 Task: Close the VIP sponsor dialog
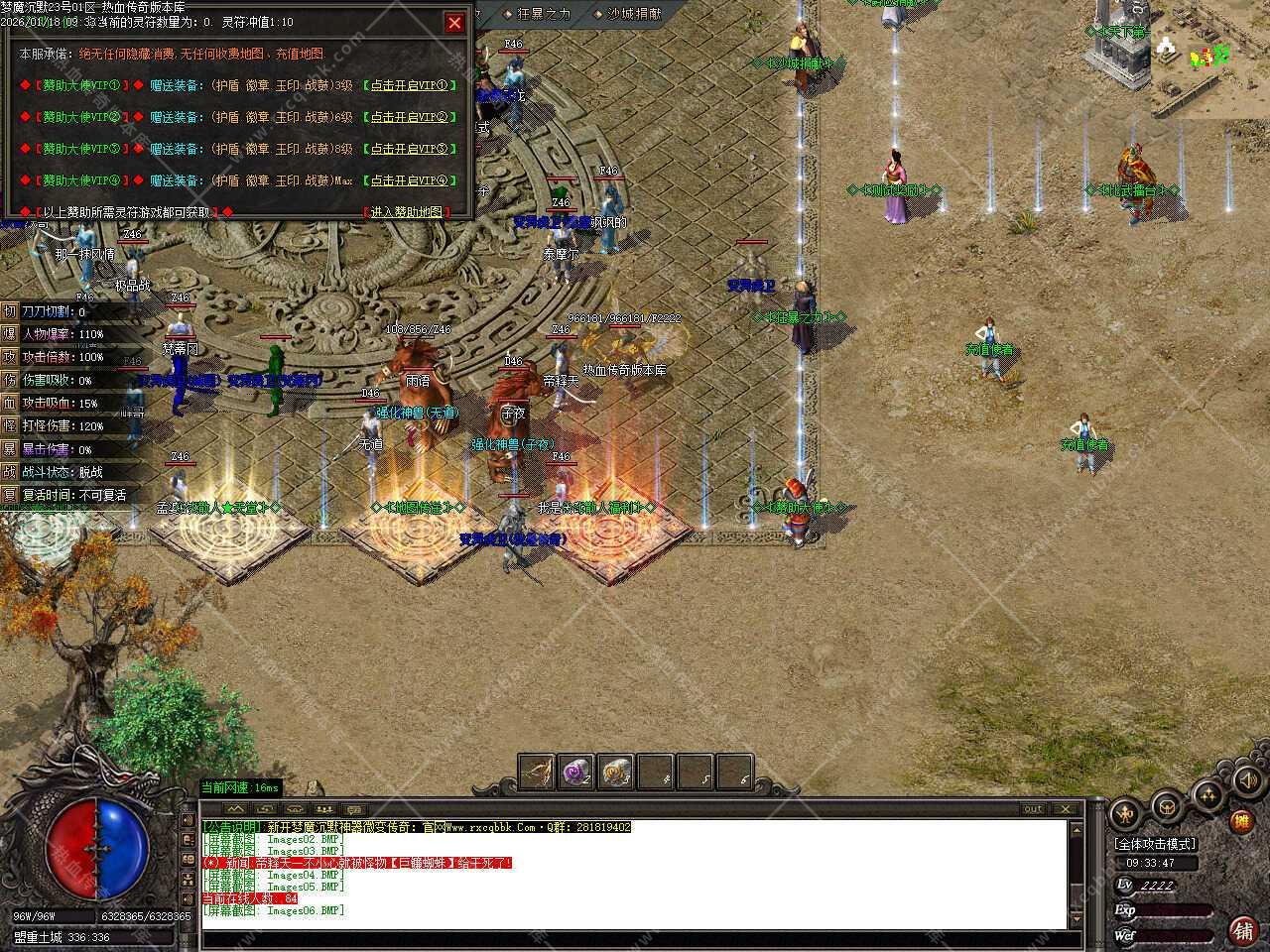[454, 22]
